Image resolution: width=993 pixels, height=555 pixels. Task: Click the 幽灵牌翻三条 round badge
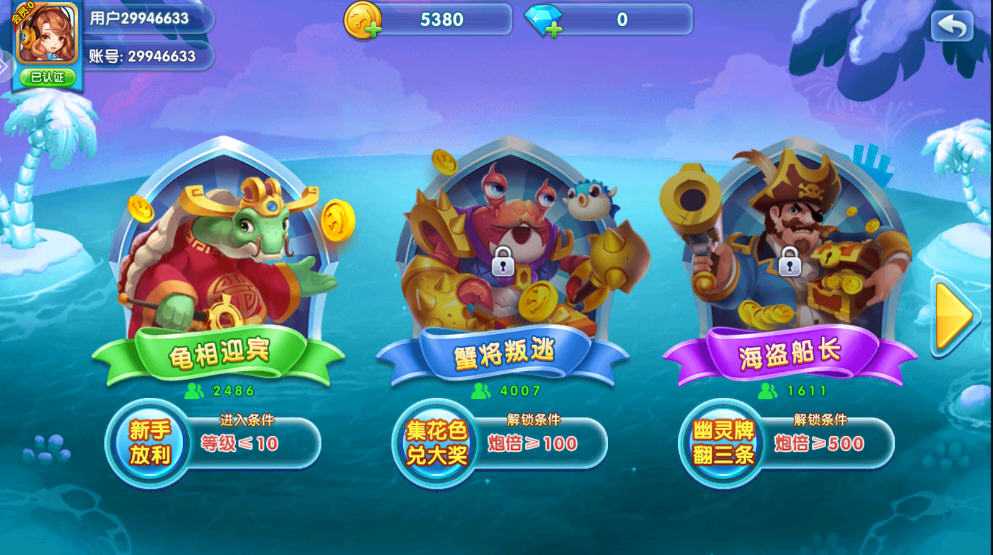pos(722,443)
